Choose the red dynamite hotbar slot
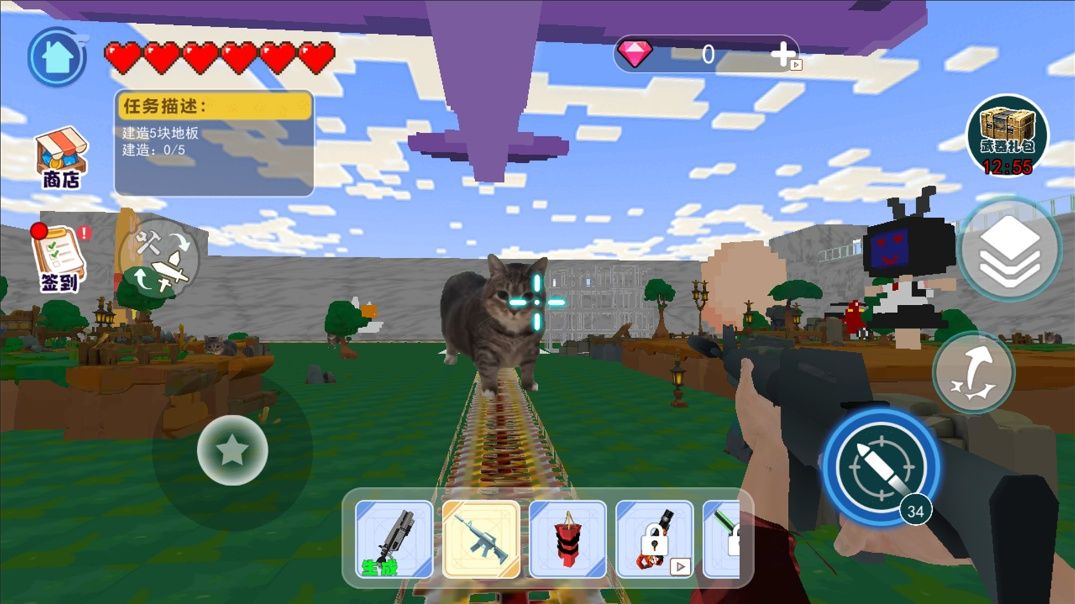Screen dimensions: 1075x604 point(568,539)
